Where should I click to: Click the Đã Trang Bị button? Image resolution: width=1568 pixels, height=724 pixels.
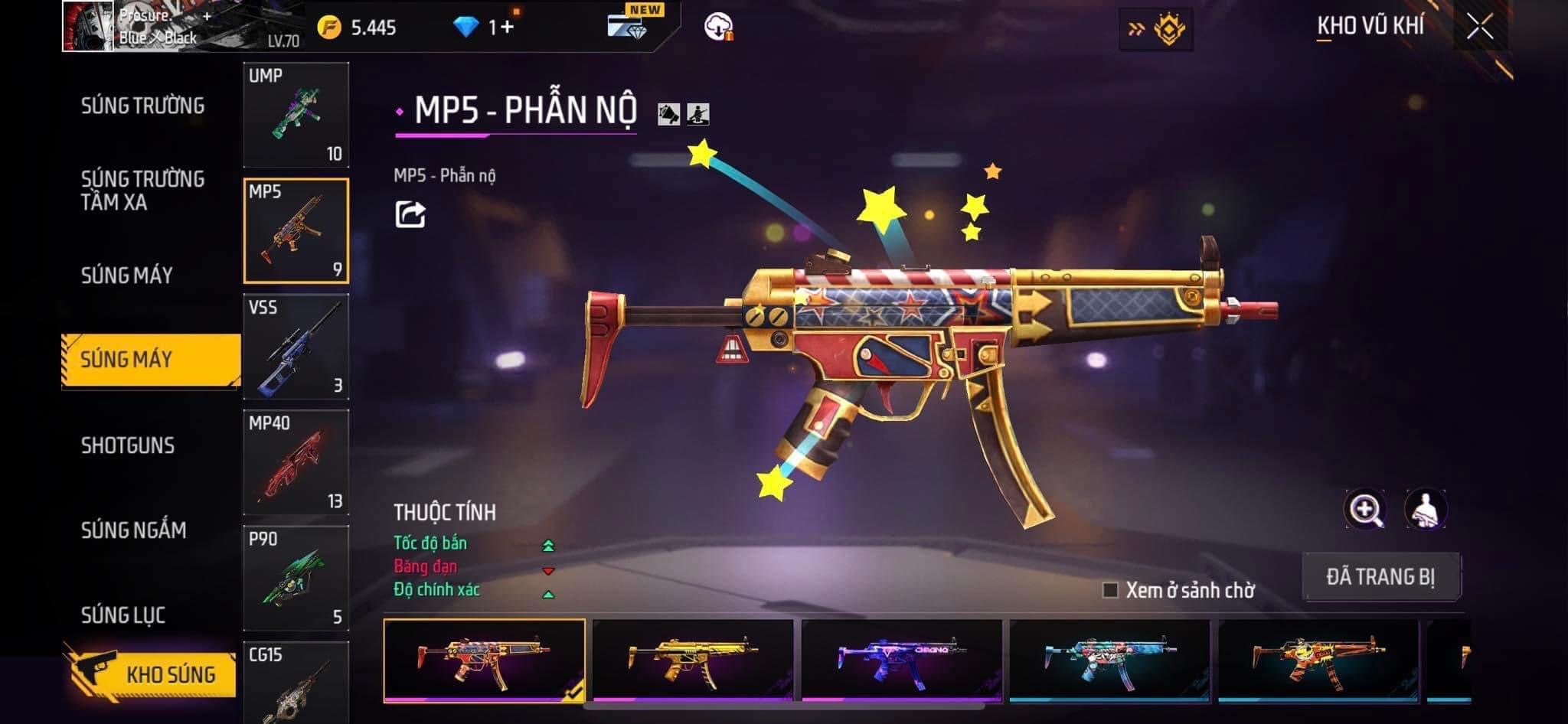coord(1380,576)
